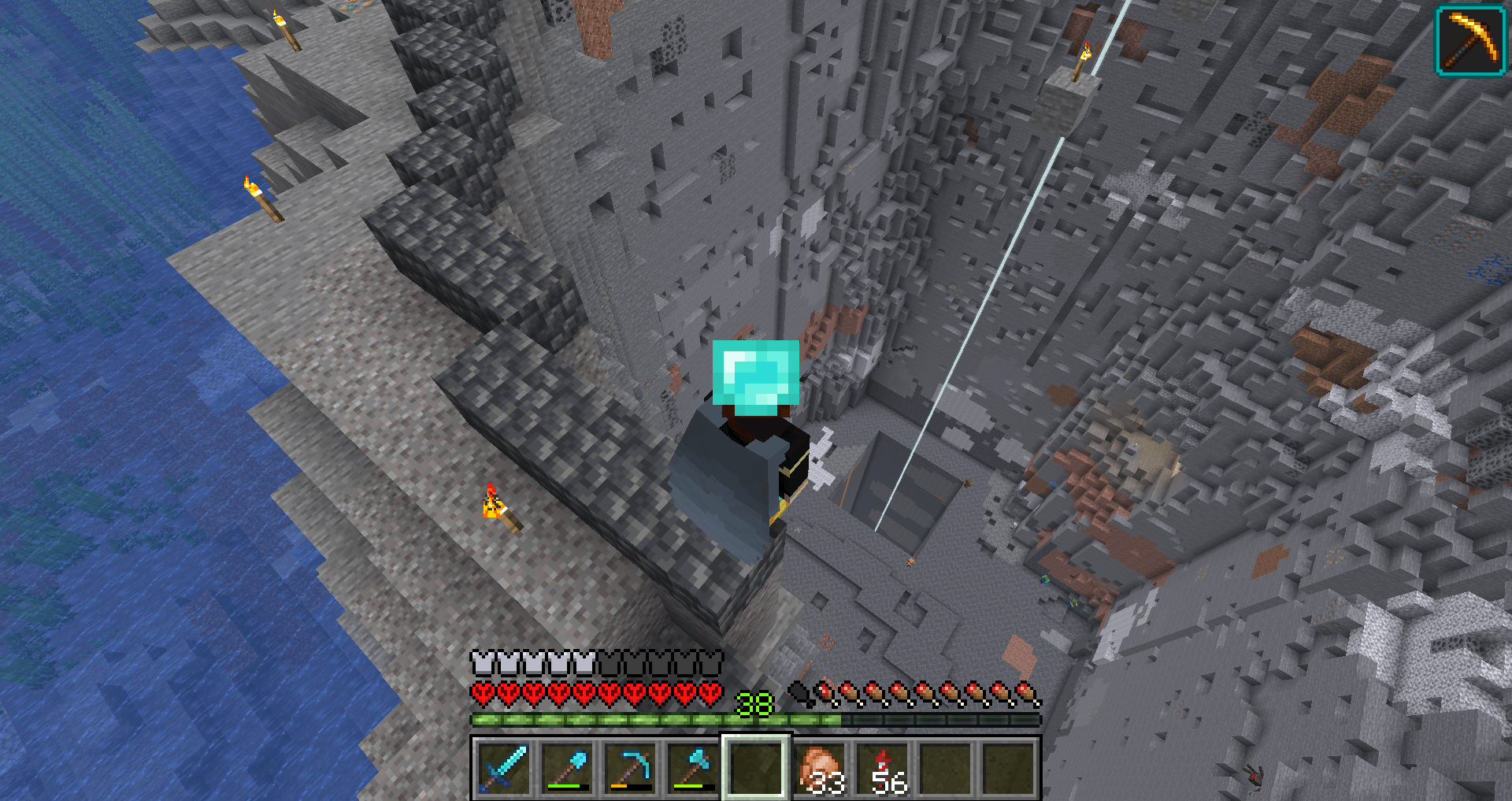
Task: Equip the diamond pickaxe from the hotbar
Action: (630, 768)
